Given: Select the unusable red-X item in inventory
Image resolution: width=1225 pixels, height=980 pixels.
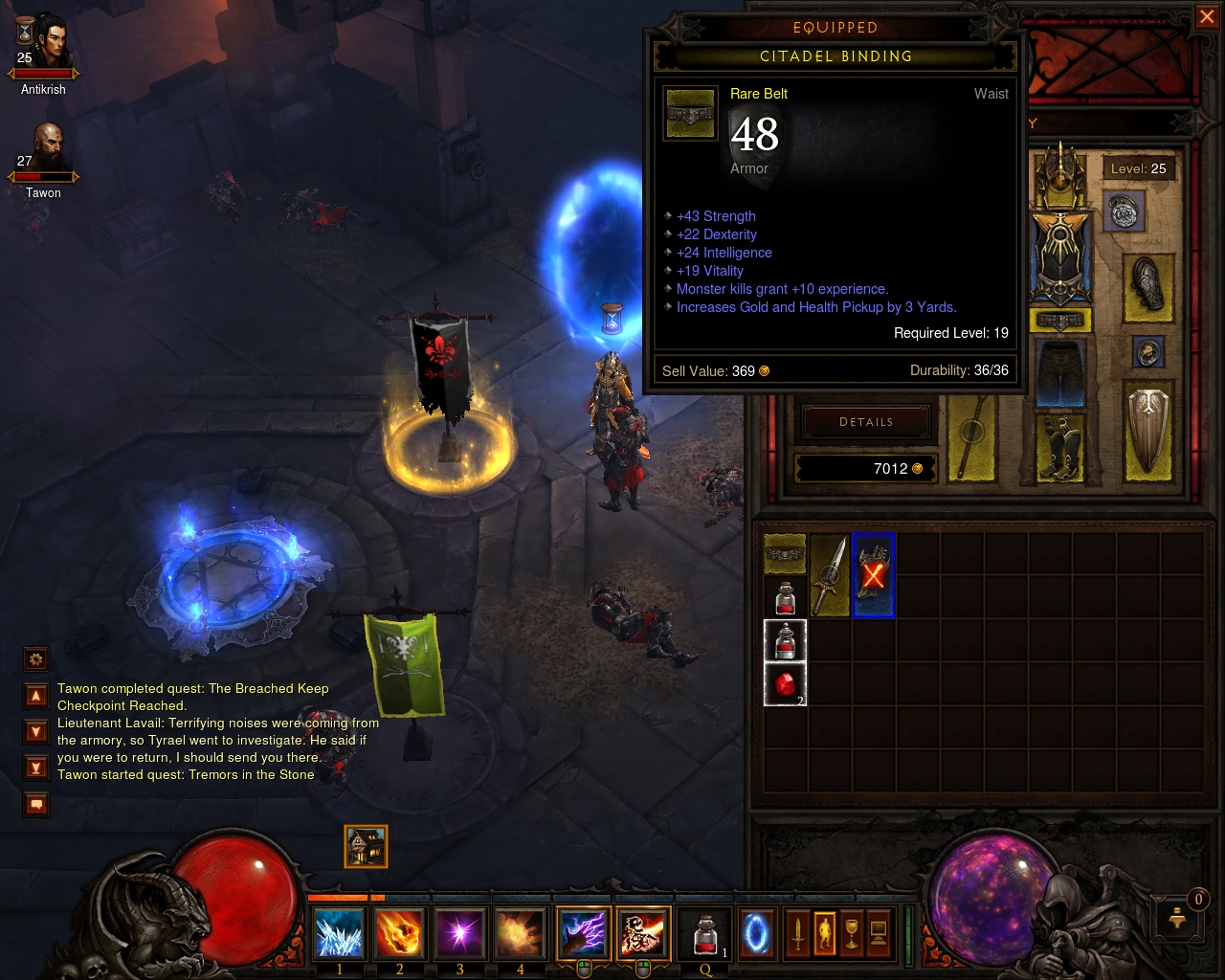Looking at the screenshot, I should click(873, 574).
